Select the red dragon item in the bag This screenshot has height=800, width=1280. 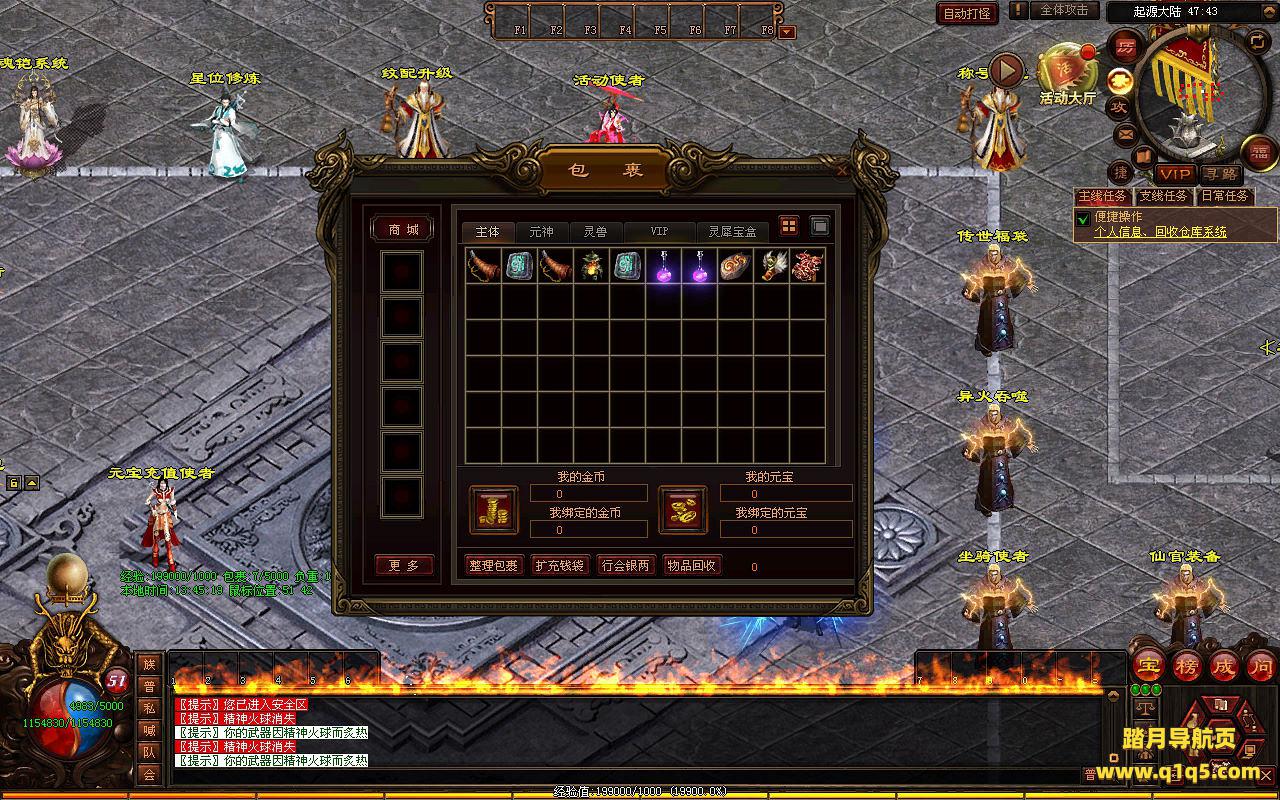coord(807,266)
